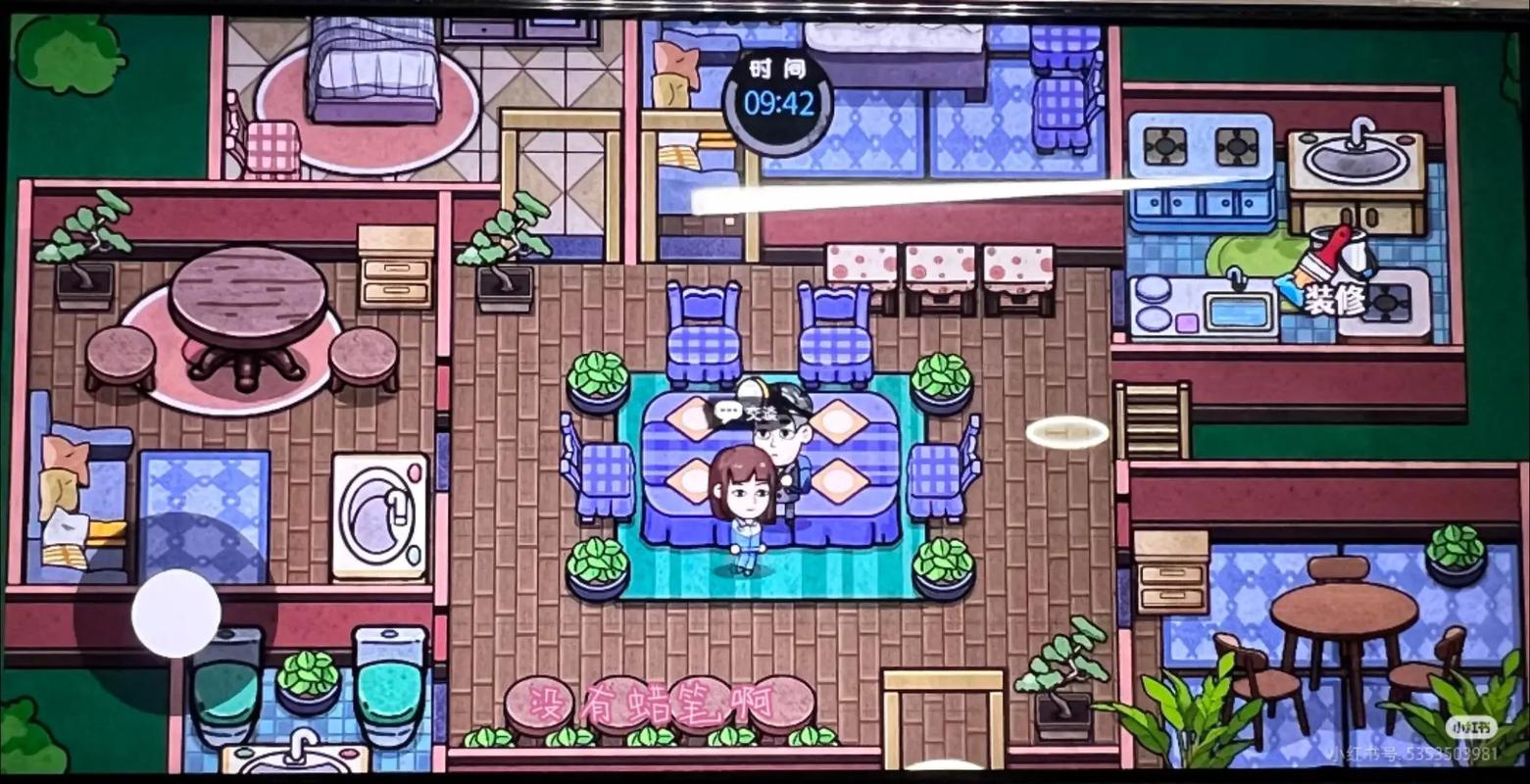This screenshot has height=784, width=1530.
Task: Select the 交流 chat interaction icon
Action: 765,412
